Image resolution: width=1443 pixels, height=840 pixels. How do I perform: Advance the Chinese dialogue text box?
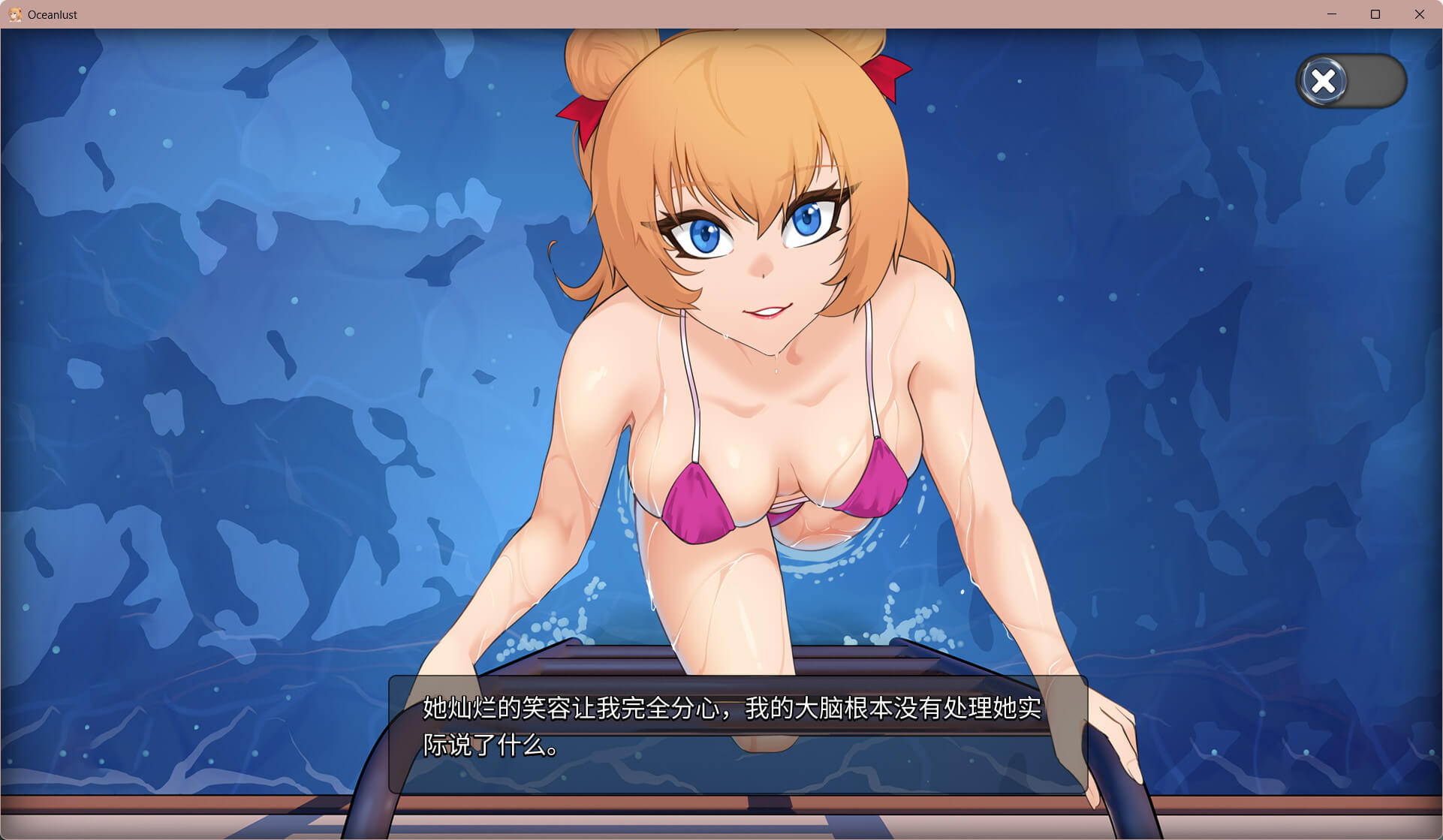[737, 733]
